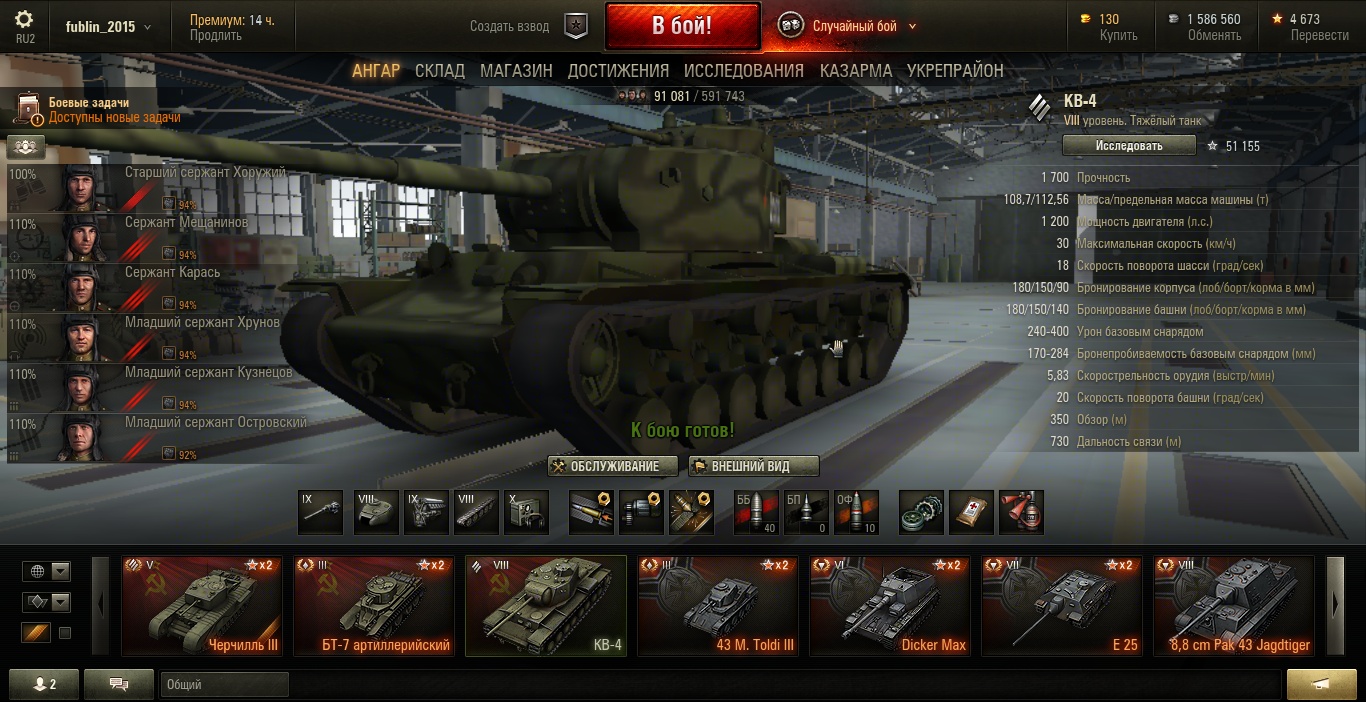Switch to the Склад tab
Viewport: 1366px width, 702px height.
(440, 71)
